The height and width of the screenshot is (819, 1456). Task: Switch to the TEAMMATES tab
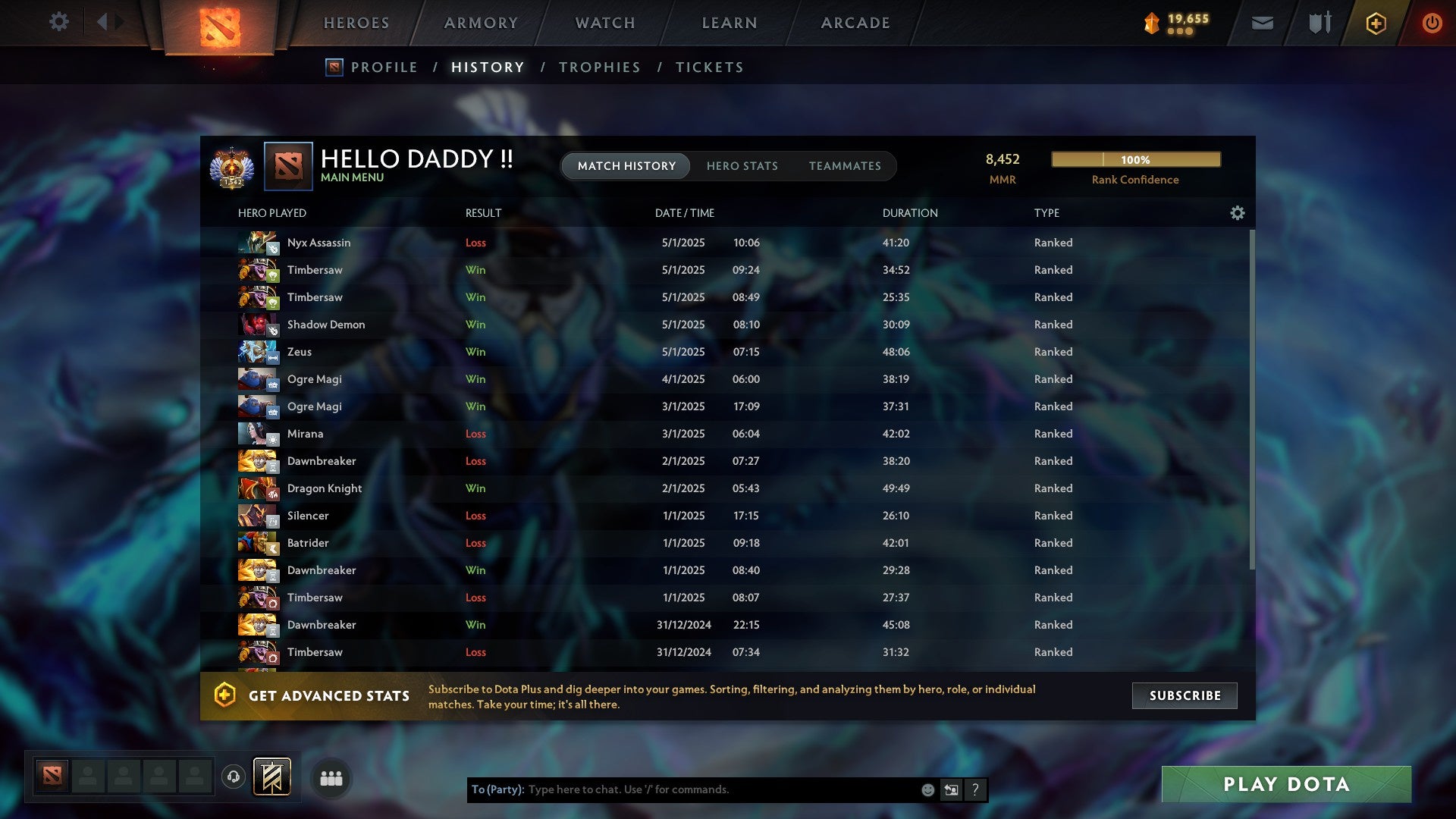(x=845, y=166)
